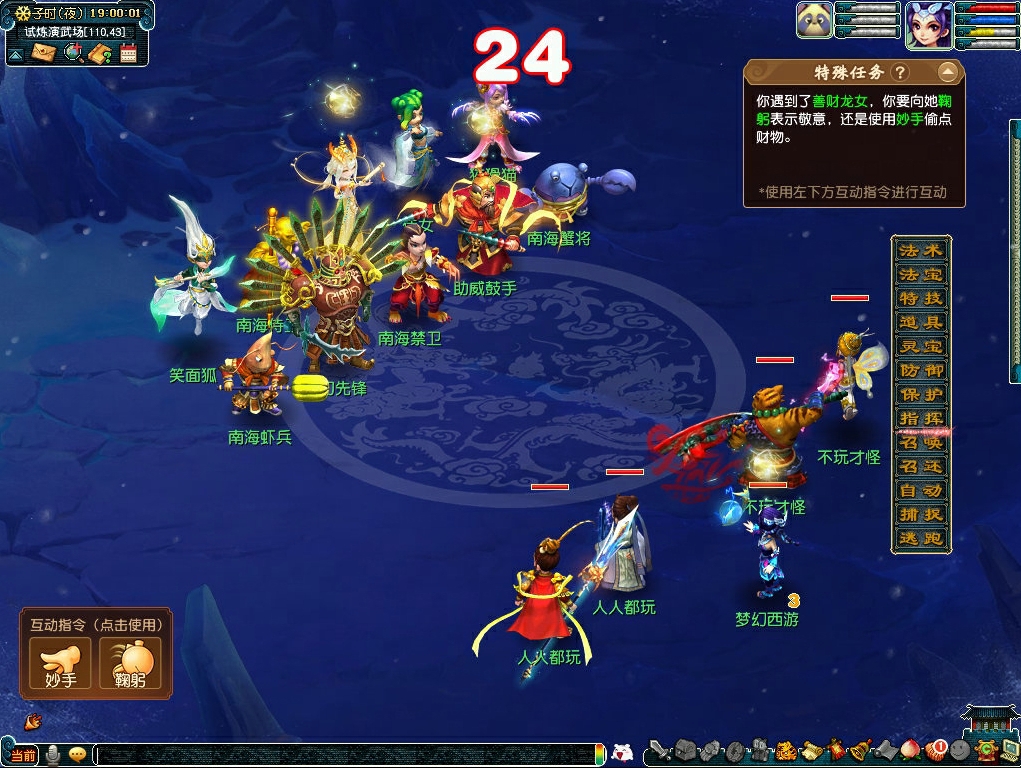Open the mail envelope icon
The image size is (1021, 768).
click(x=43, y=53)
